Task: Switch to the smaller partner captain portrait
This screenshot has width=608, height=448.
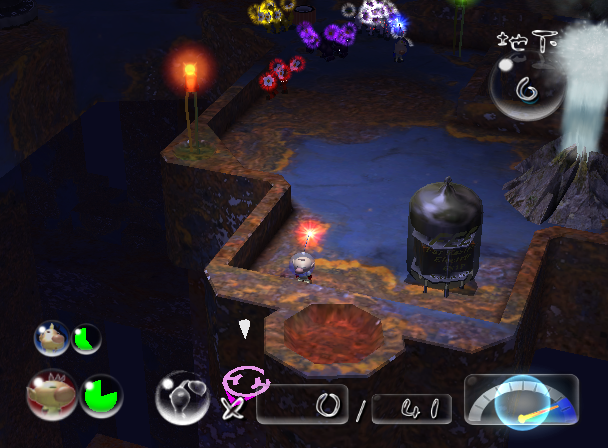Action: coord(51,338)
